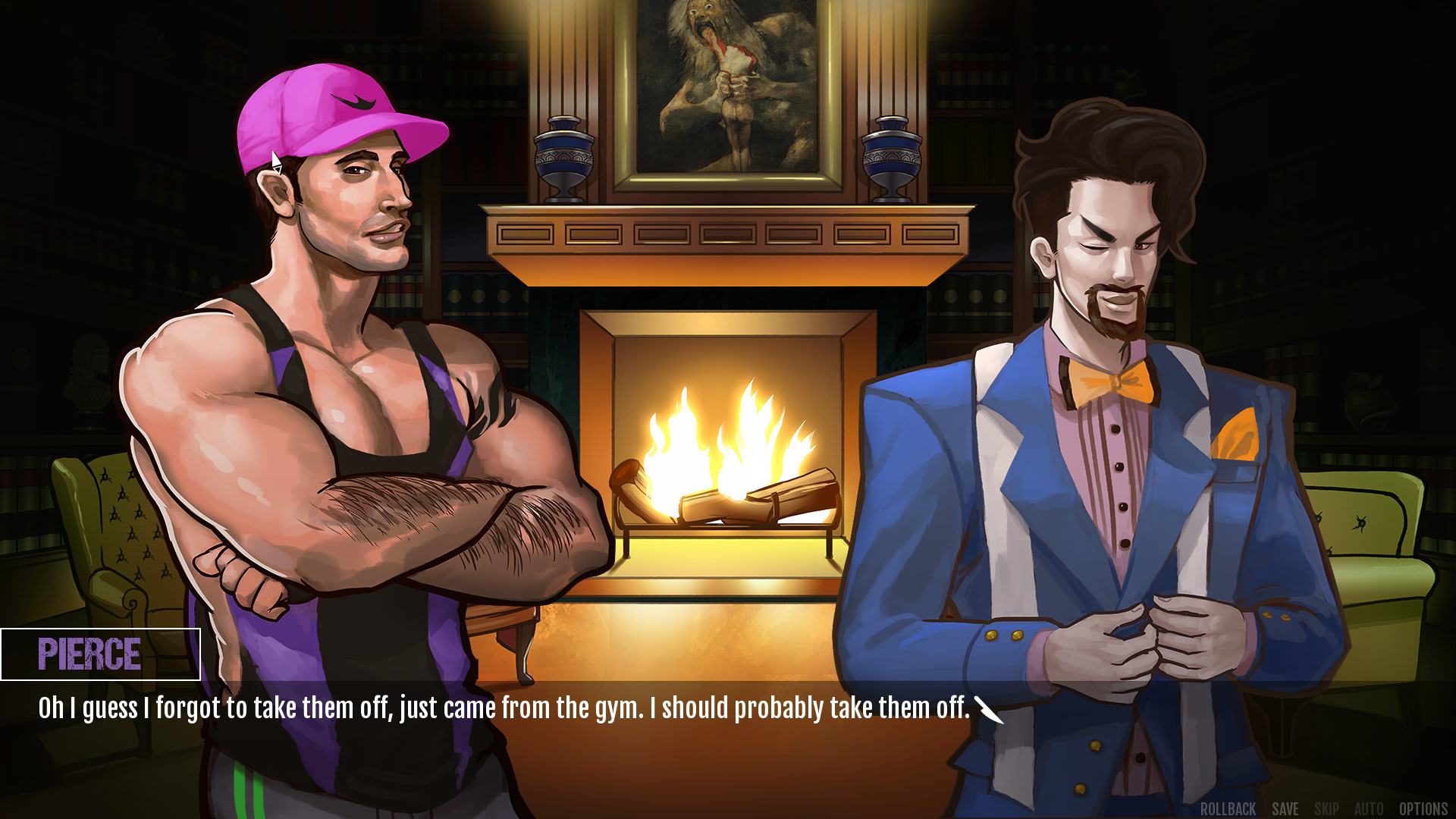Click the blue vase on the left mantel
This screenshot has height=819, width=1456.
pos(564,152)
